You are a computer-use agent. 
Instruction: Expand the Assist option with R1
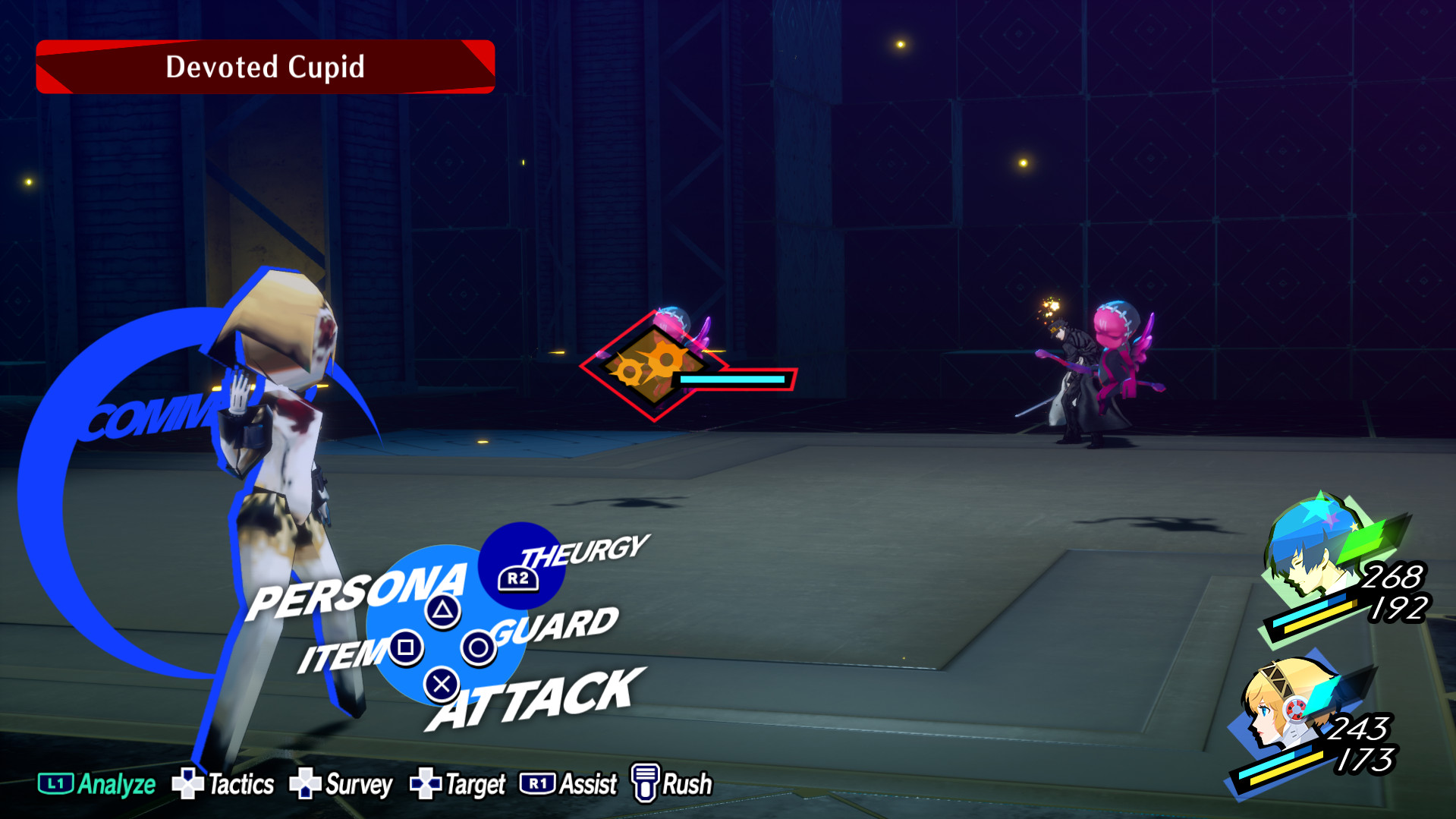(x=539, y=784)
